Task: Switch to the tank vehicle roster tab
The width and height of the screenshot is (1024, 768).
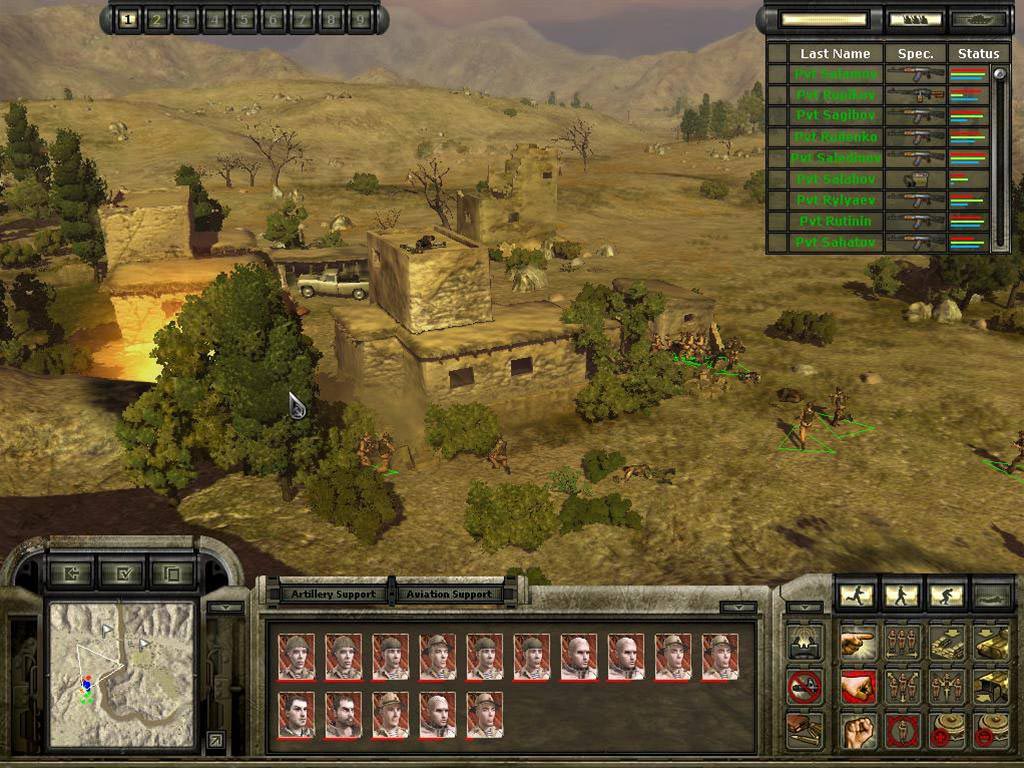Action: (x=979, y=19)
